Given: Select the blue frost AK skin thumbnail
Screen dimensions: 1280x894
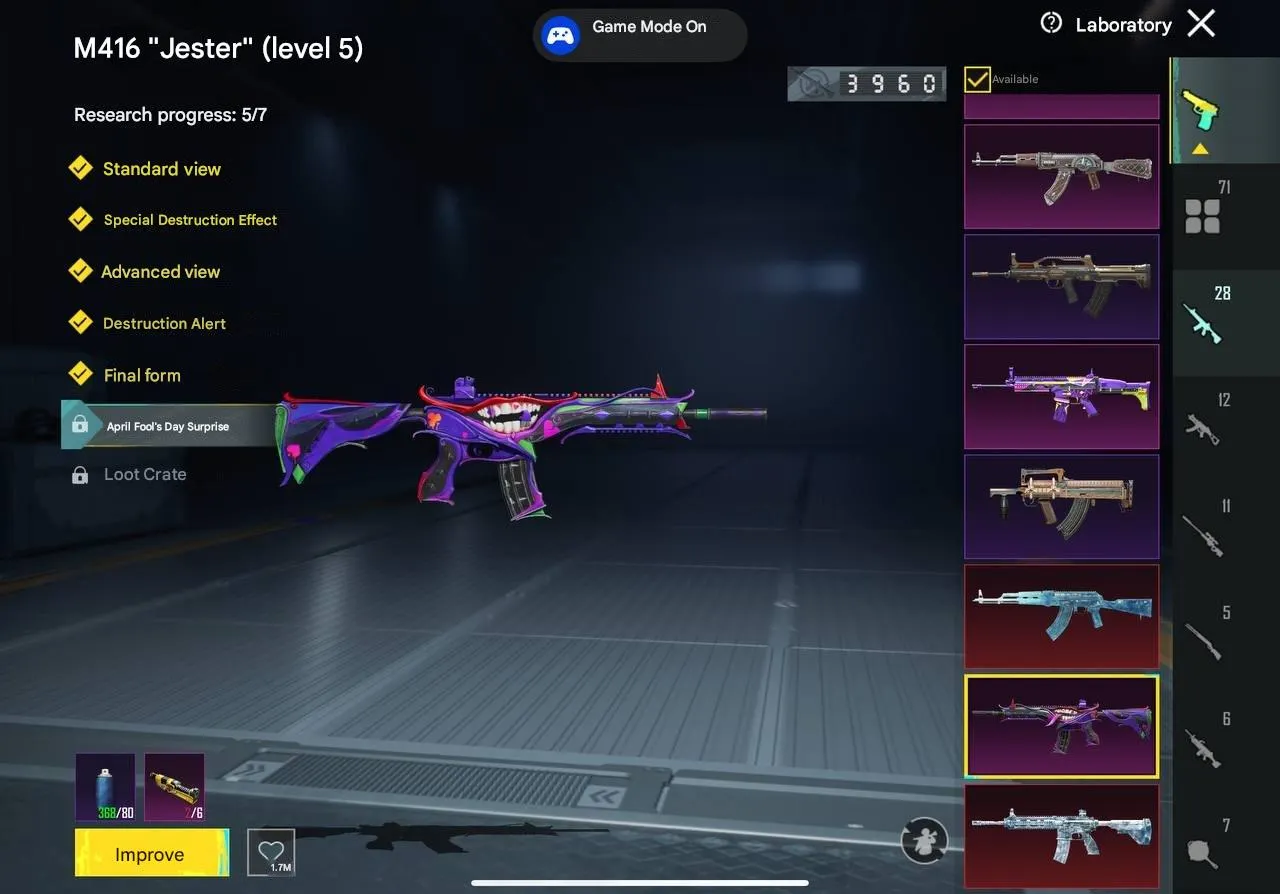Looking at the screenshot, I should (x=1062, y=616).
